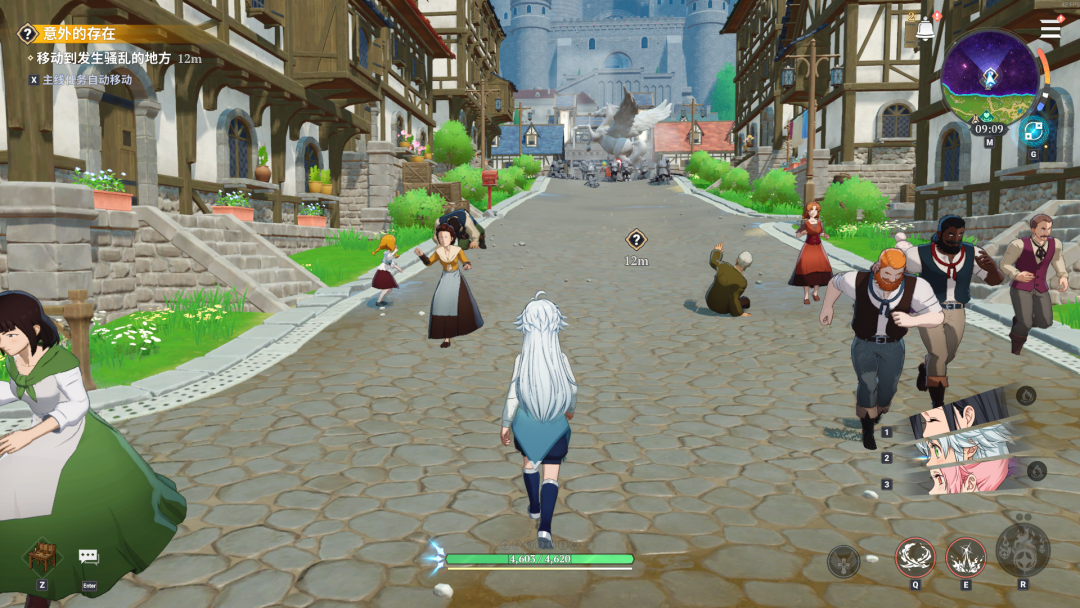1080x608 pixels.
Task: Open the wooden workbench crafting icon
Action: [x=42, y=555]
